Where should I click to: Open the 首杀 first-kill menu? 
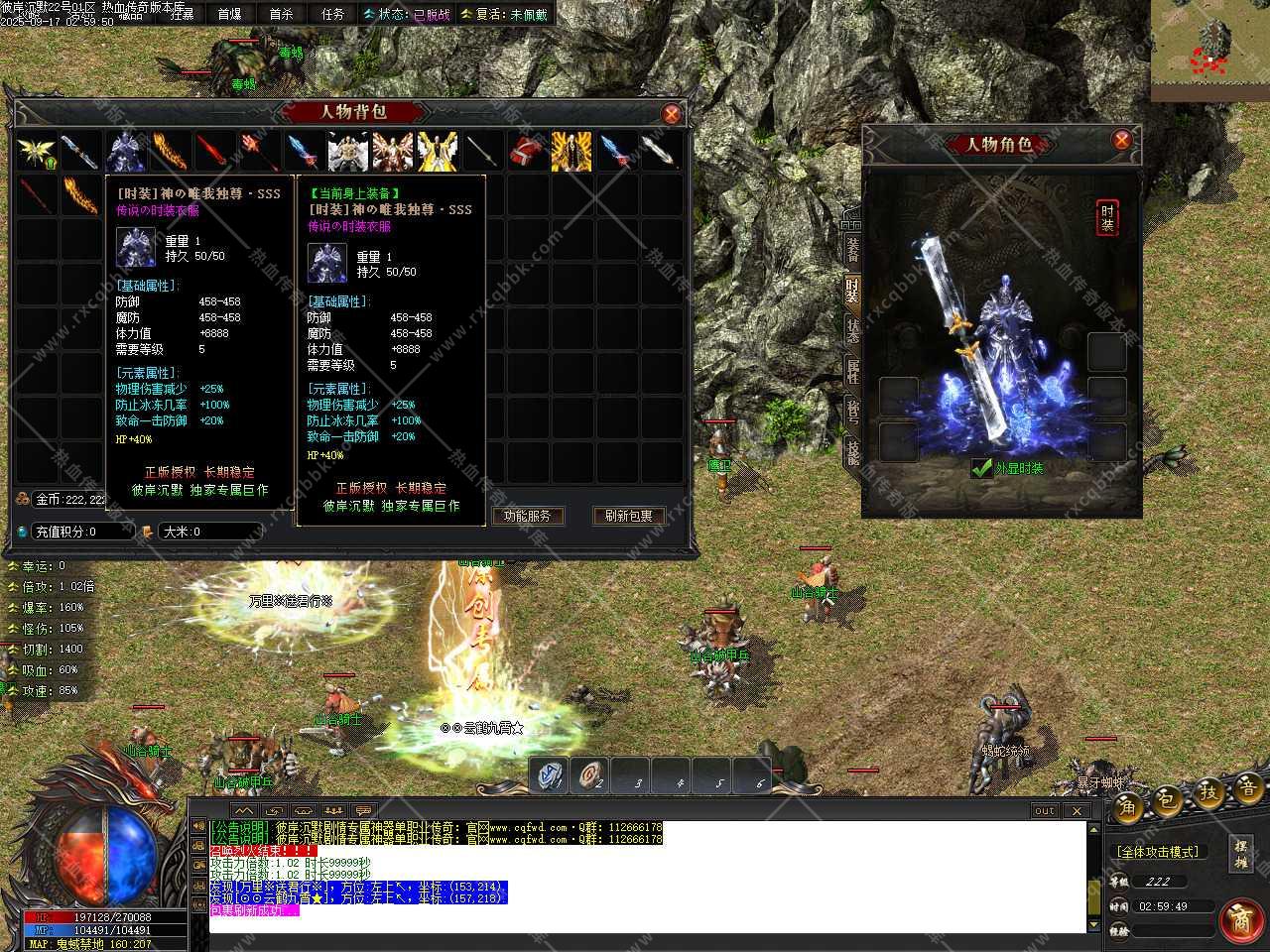pos(282,14)
